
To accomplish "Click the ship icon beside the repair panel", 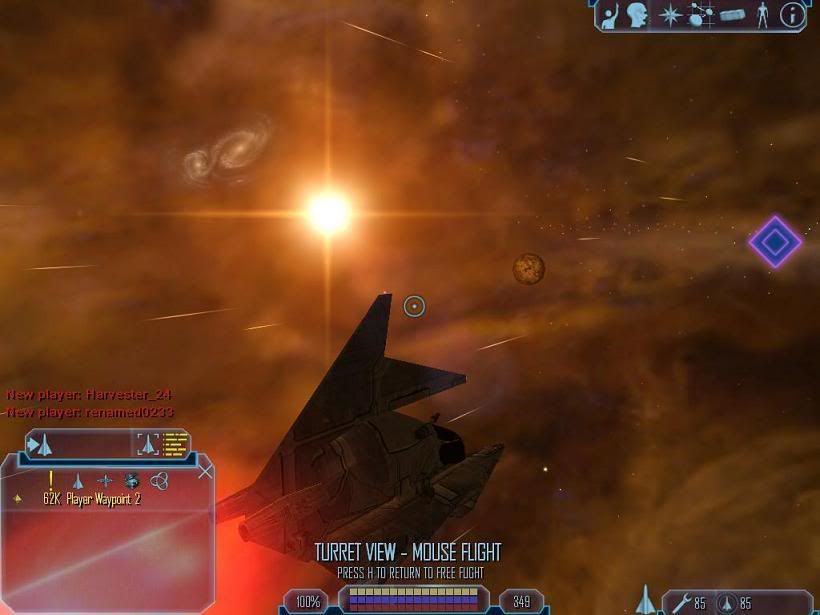I will coord(645,600).
